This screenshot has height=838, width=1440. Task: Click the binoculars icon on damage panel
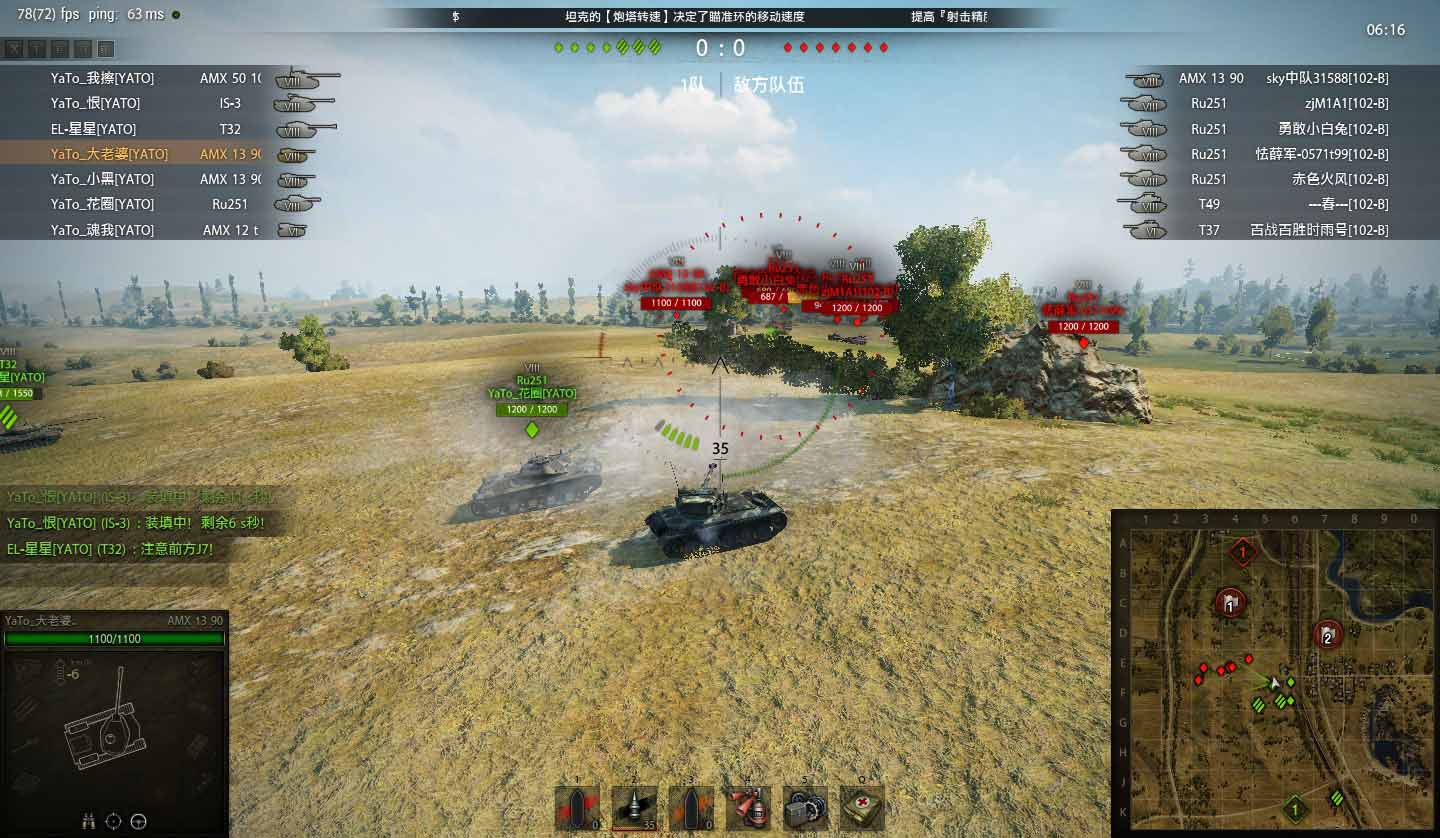(88, 821)
